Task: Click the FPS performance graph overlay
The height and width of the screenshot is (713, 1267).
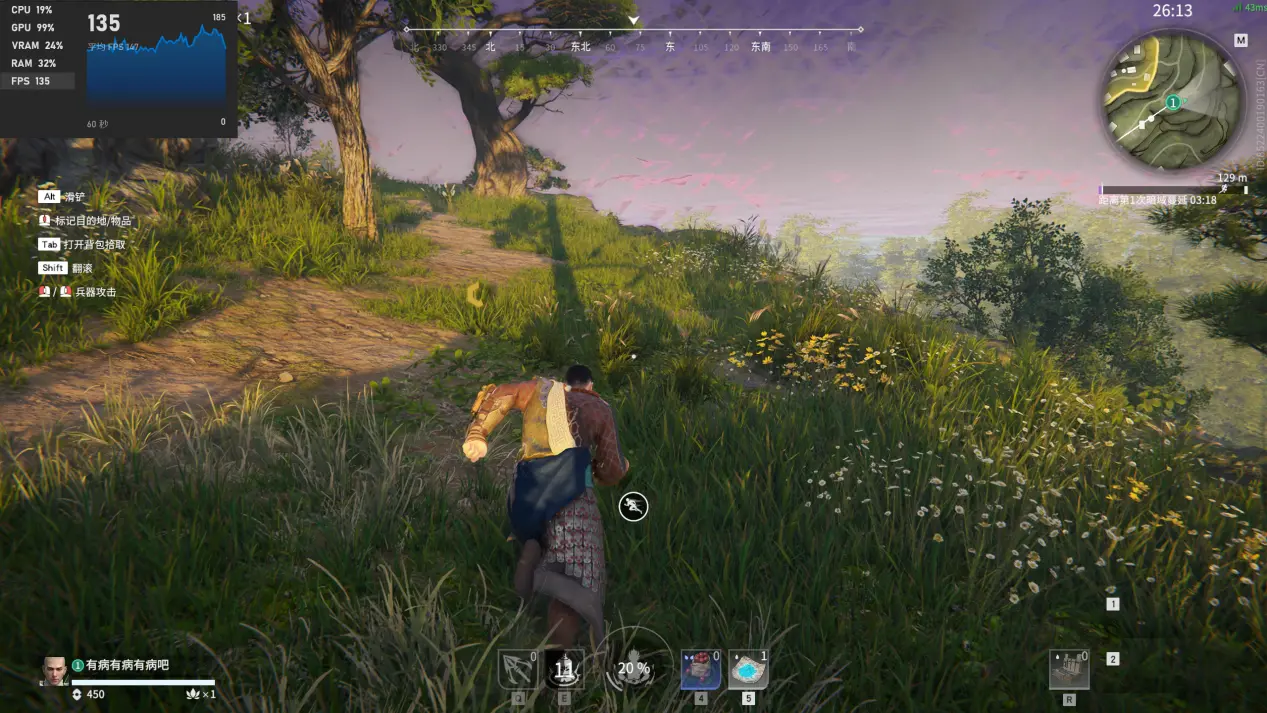Action: coord(156,66)
